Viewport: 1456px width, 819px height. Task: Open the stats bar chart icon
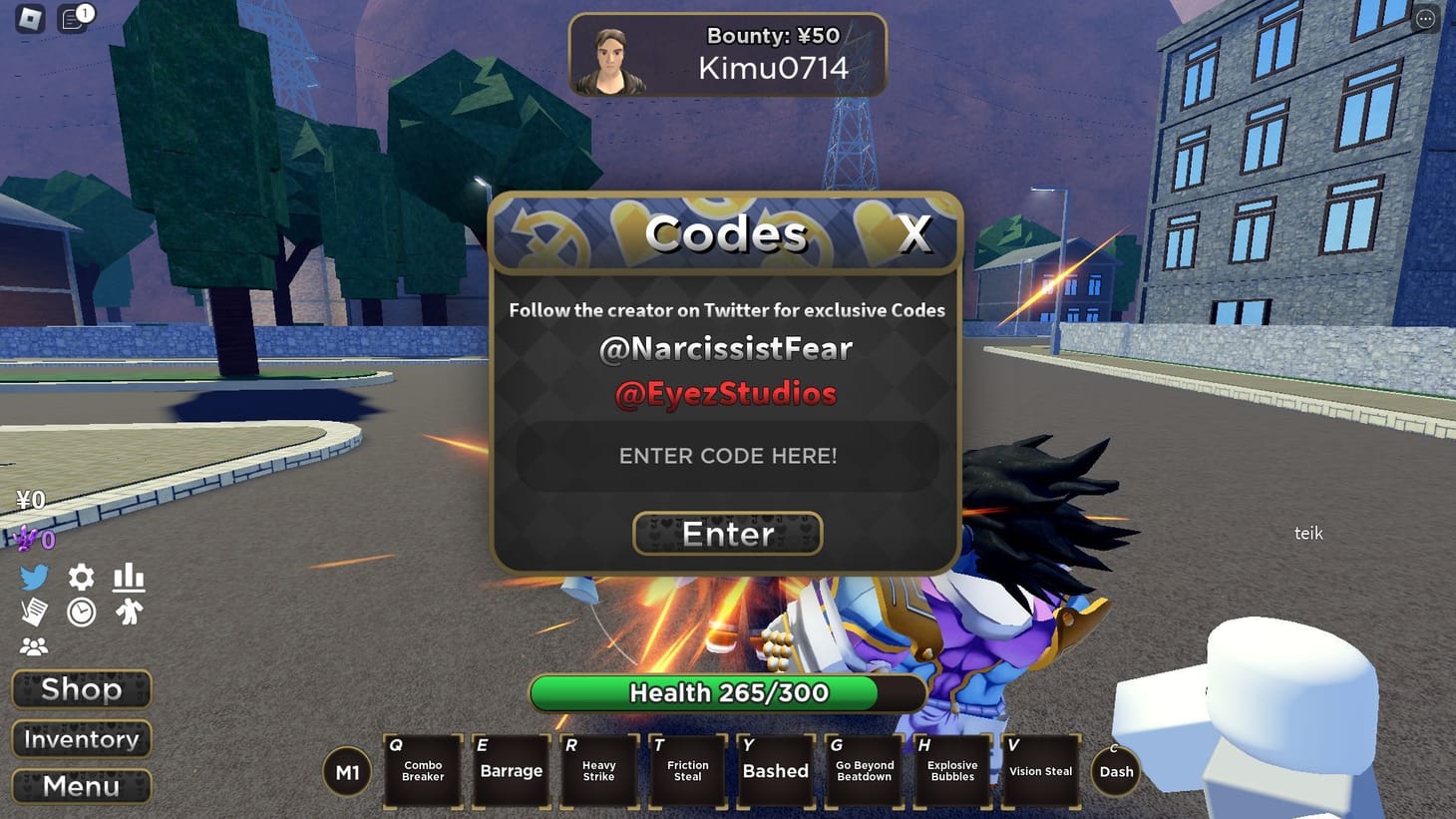(129, 577)
